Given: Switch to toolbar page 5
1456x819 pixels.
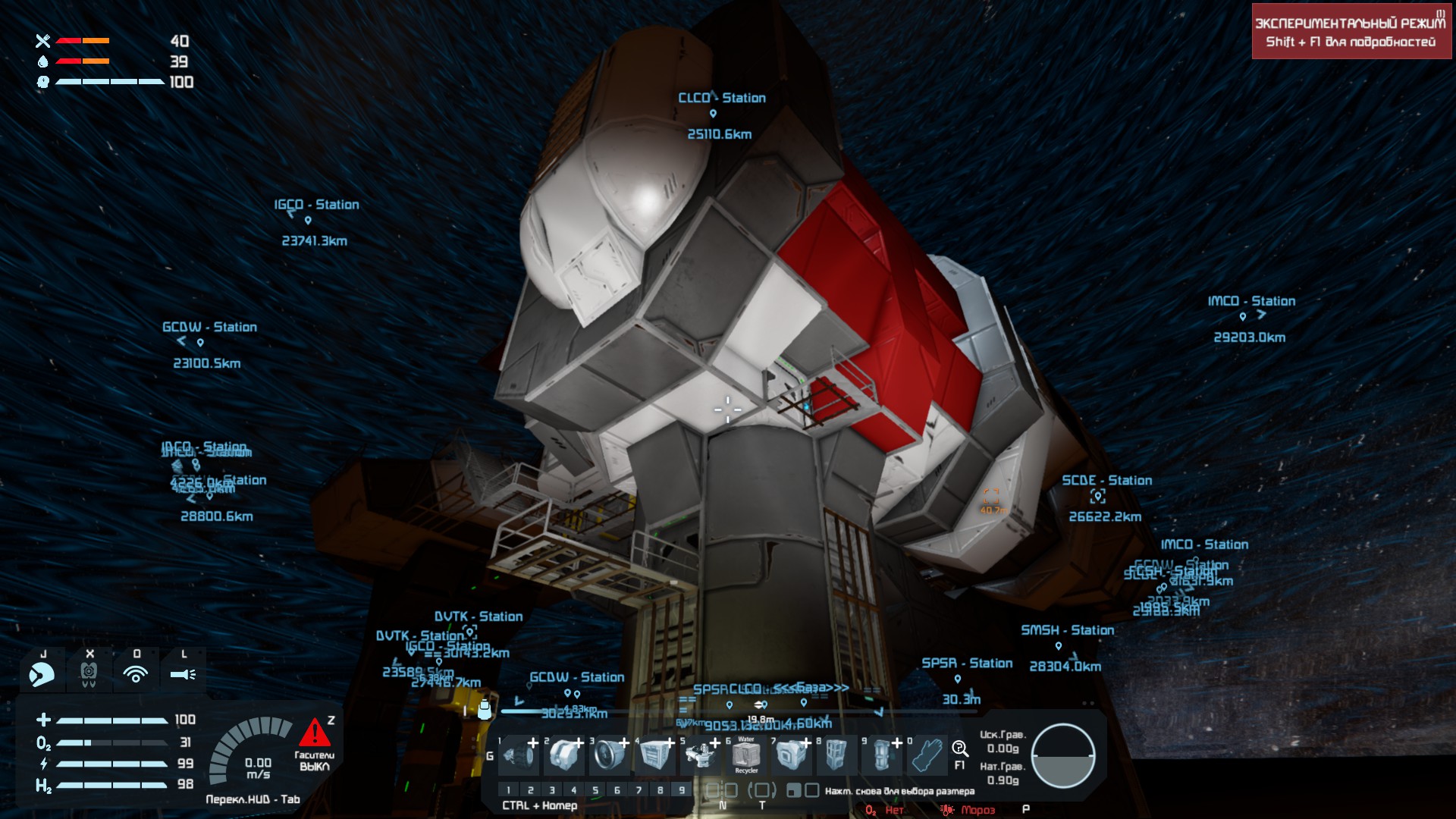Looking at the screenshot, I should pyautogui.click(x=595, y=790).
